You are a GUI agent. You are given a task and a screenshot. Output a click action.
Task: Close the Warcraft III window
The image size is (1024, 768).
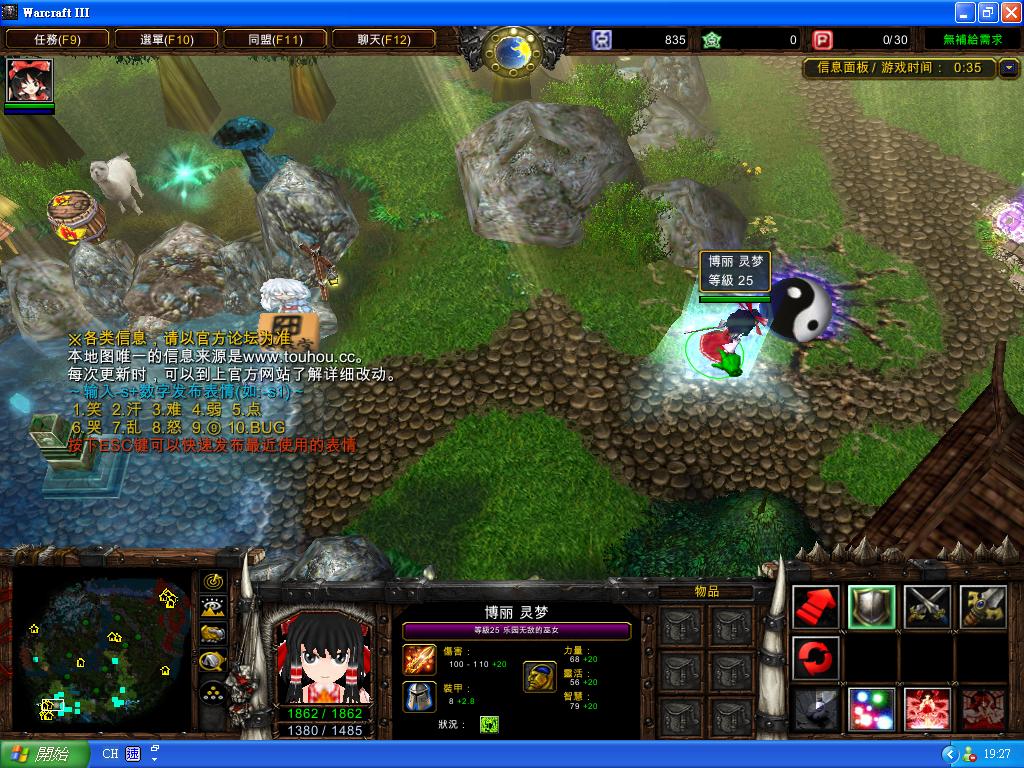click(x=1008, y=12)
